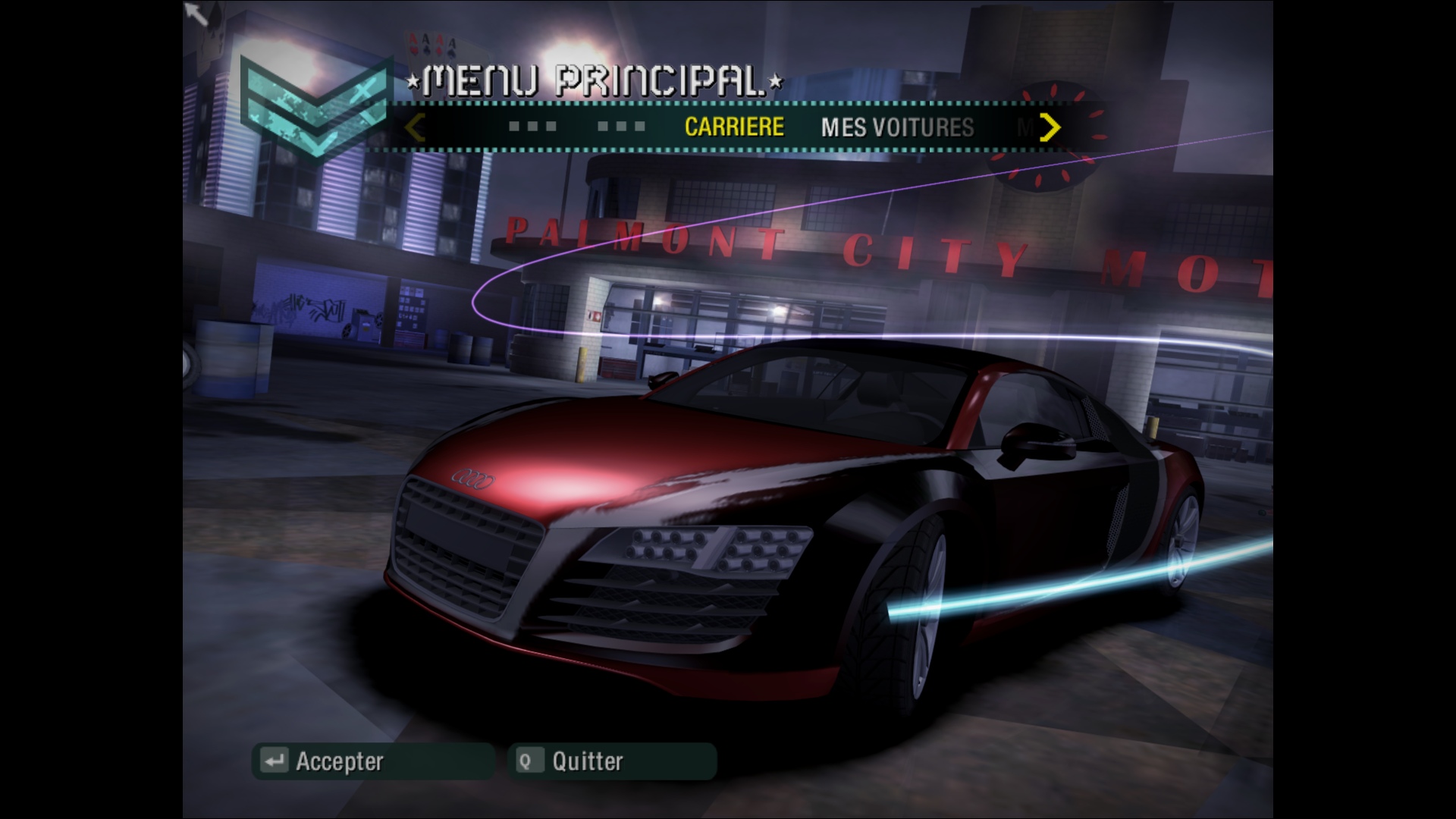
Task: Confirm with the Accepter button
Action: pos(372,761)
